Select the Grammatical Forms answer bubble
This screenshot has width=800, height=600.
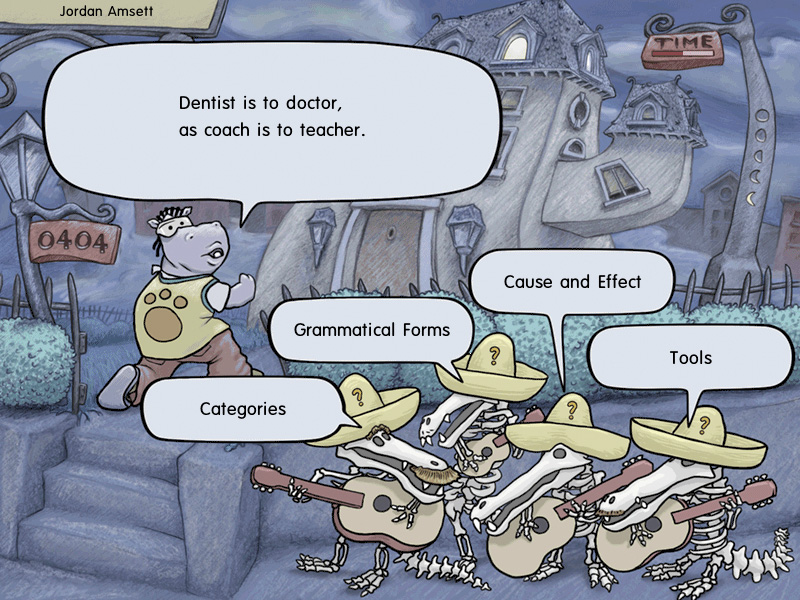(x=371, y=330)
